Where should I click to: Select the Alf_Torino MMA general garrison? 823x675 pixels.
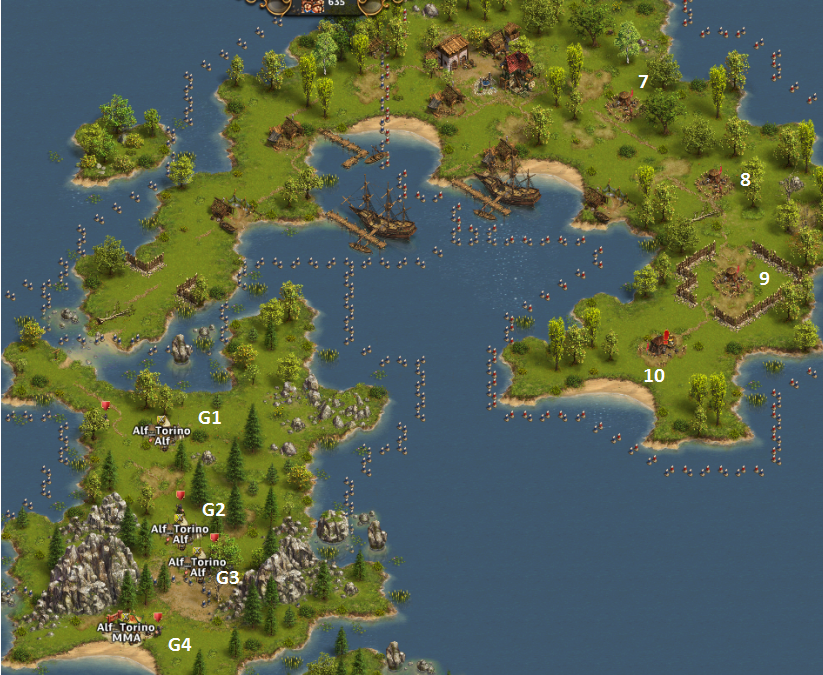(127, 619)
